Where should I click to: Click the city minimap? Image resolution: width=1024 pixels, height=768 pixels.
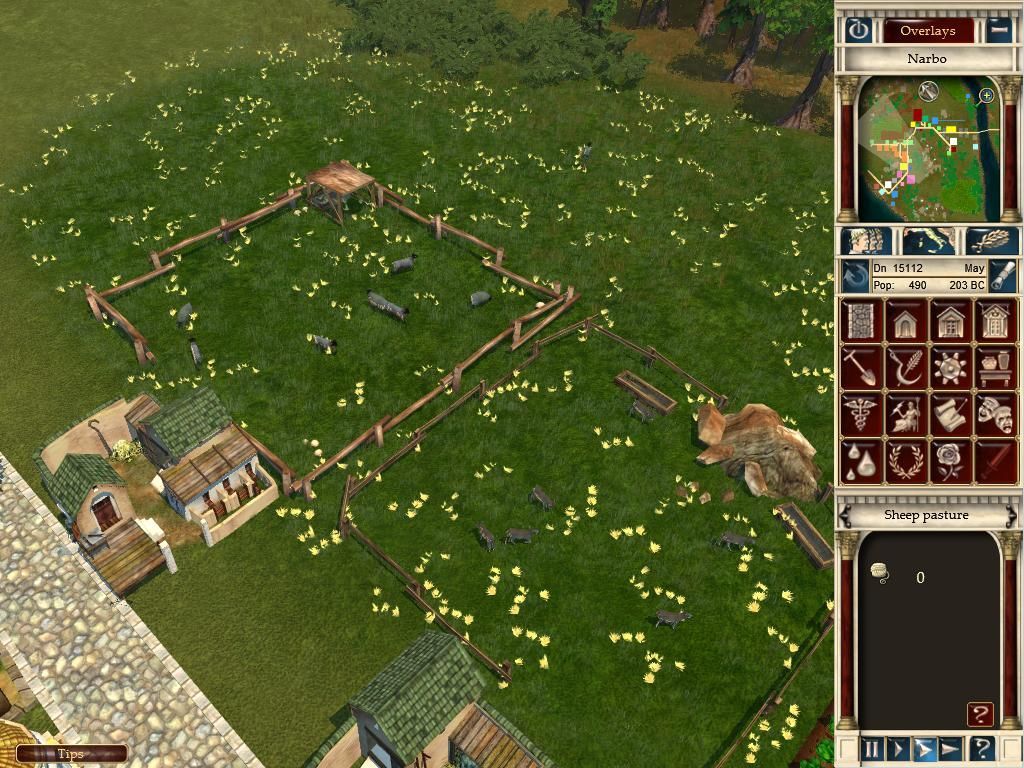coord(928,150)
